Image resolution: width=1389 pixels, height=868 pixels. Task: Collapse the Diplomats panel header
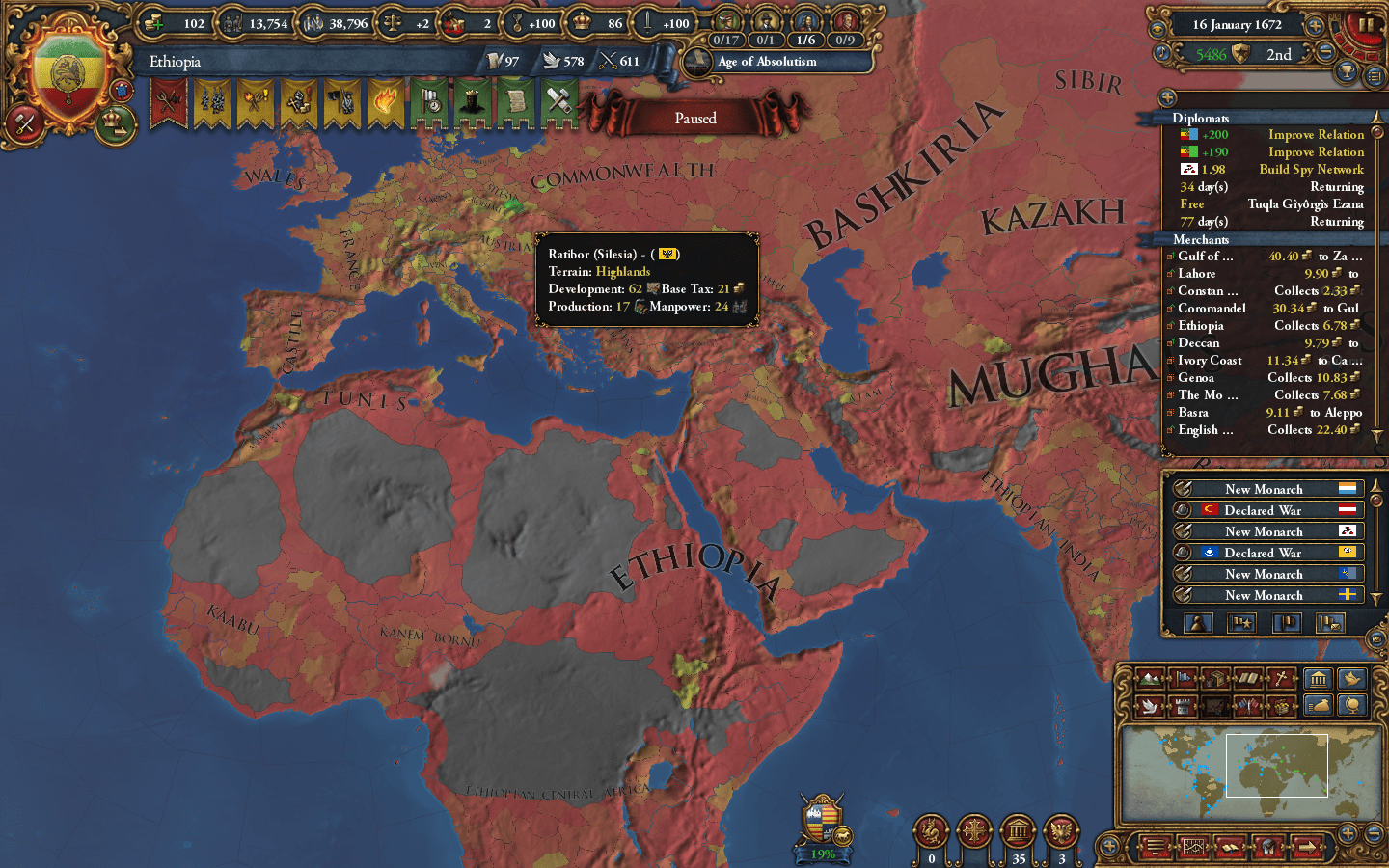1202,118
